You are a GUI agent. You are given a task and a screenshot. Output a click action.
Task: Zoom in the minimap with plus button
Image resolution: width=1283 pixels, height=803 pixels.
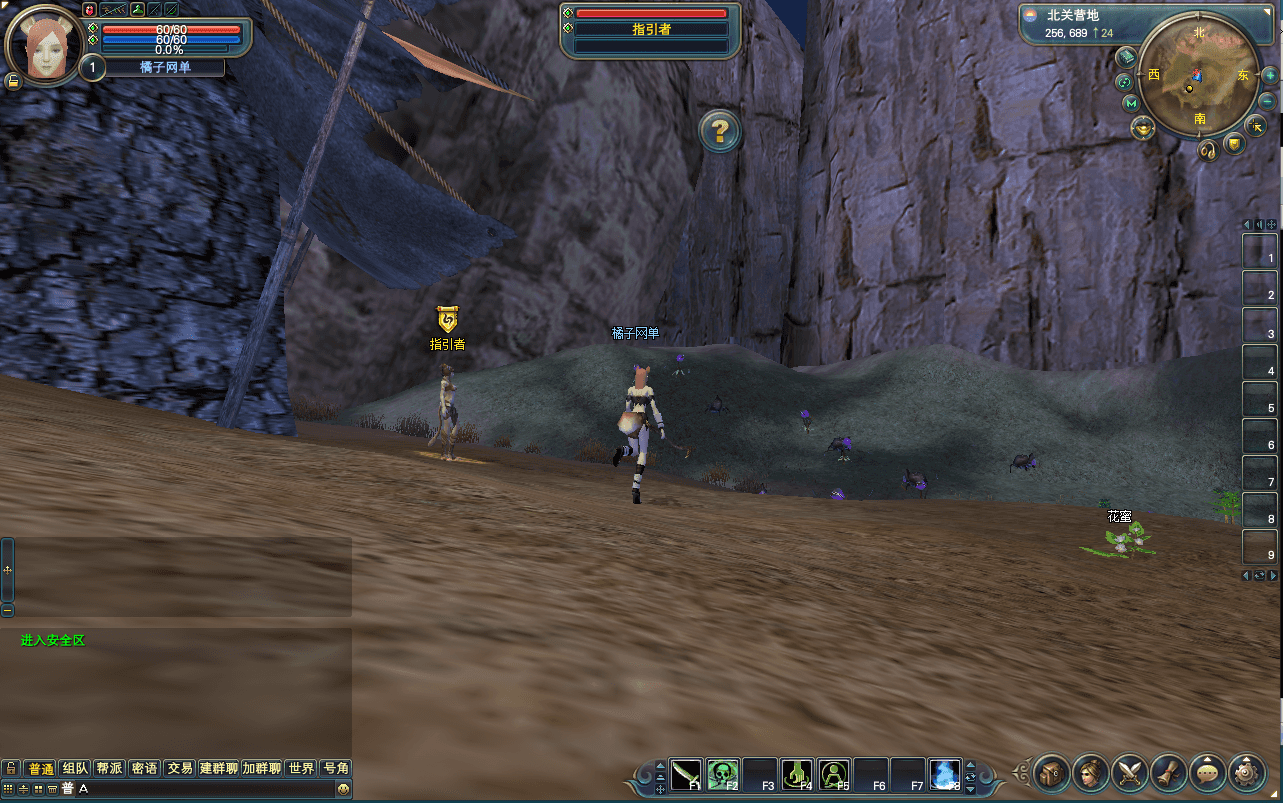pyautogui.click(x=1270, y=76)
